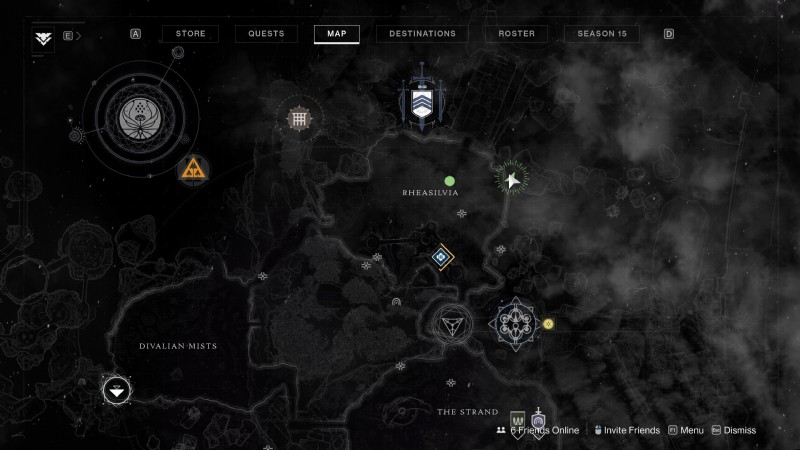Select the Map tab
The width and height of the screenshot is (800, 450).
point(336,34)
